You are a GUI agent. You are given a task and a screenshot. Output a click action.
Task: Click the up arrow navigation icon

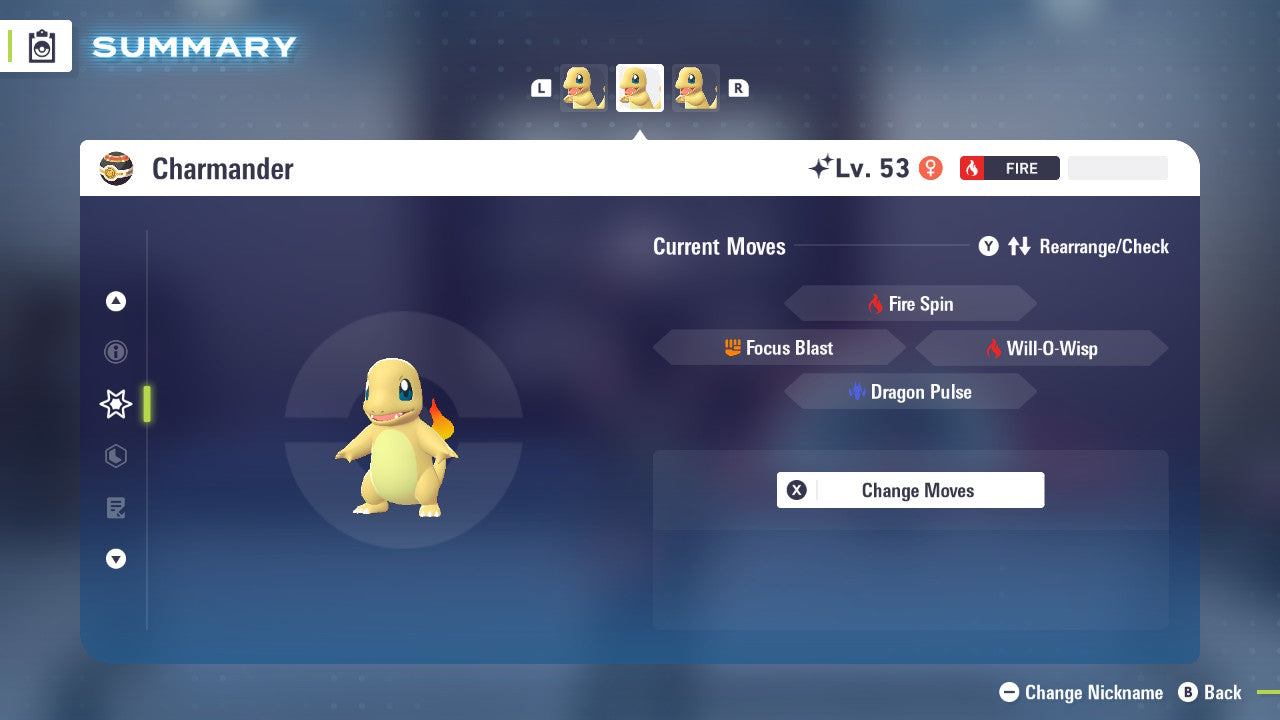115,301
